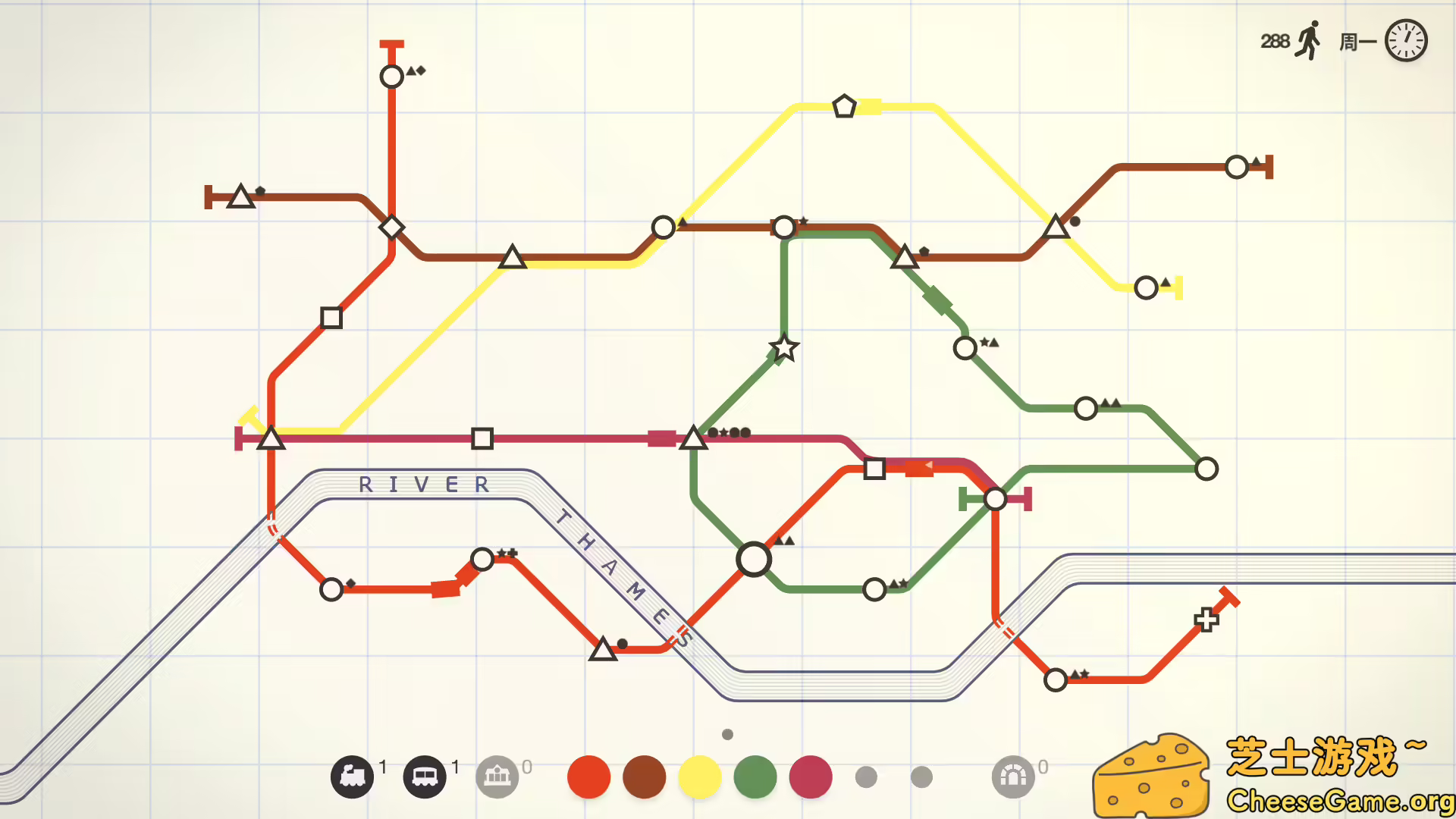The image size is (1456, 819).
Task: Open the clock to pause the game
Action: 1406,40
